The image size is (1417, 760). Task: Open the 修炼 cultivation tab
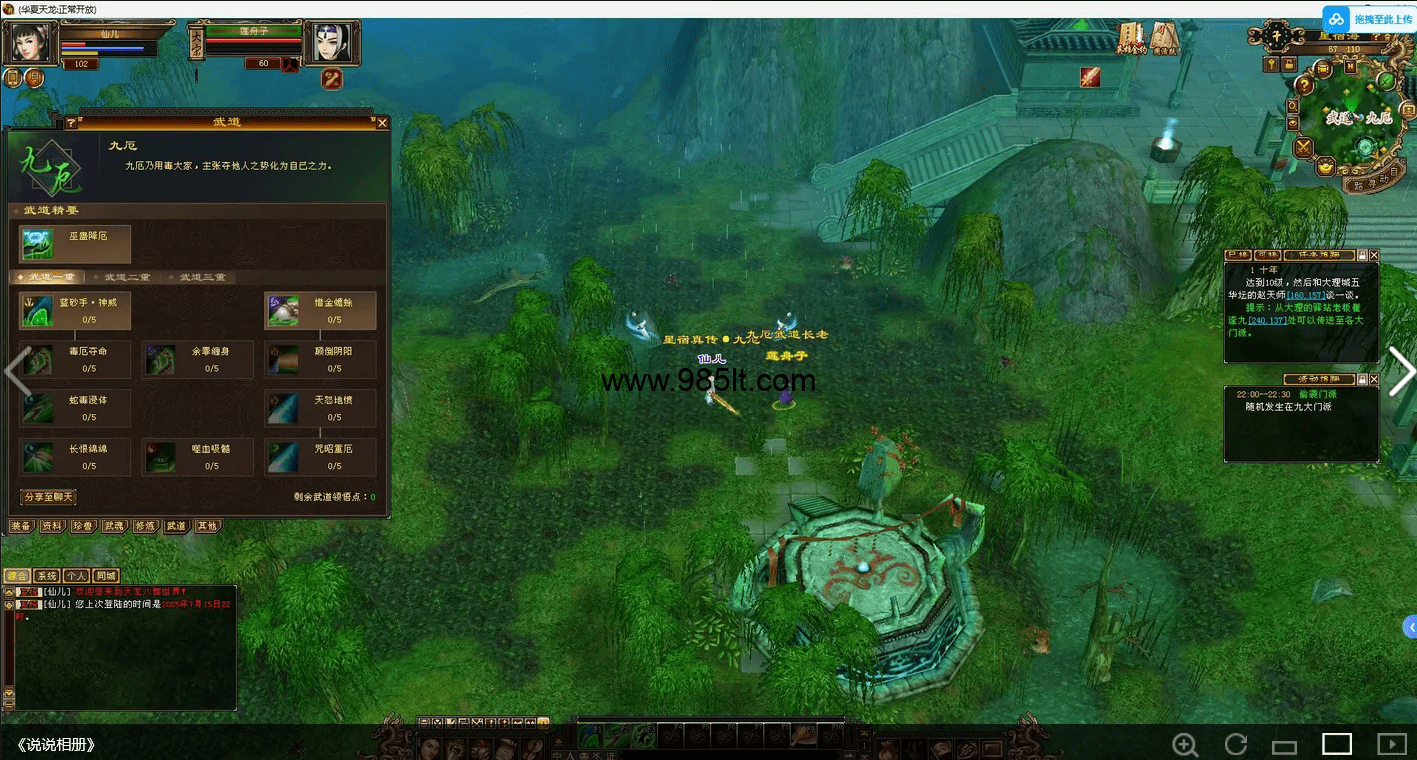coord(145,526)
